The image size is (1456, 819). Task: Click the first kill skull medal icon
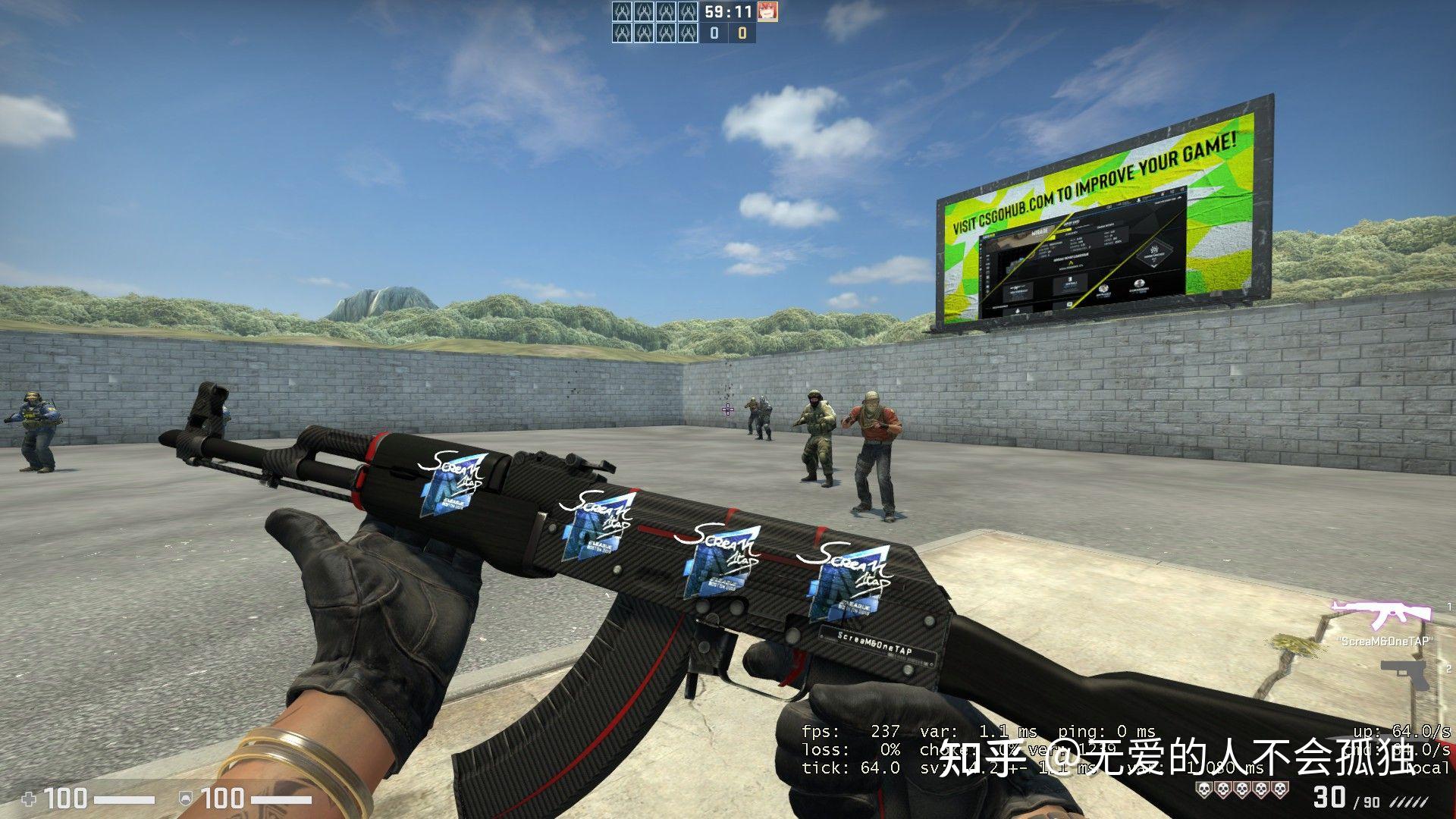(x=1204, y=789)
